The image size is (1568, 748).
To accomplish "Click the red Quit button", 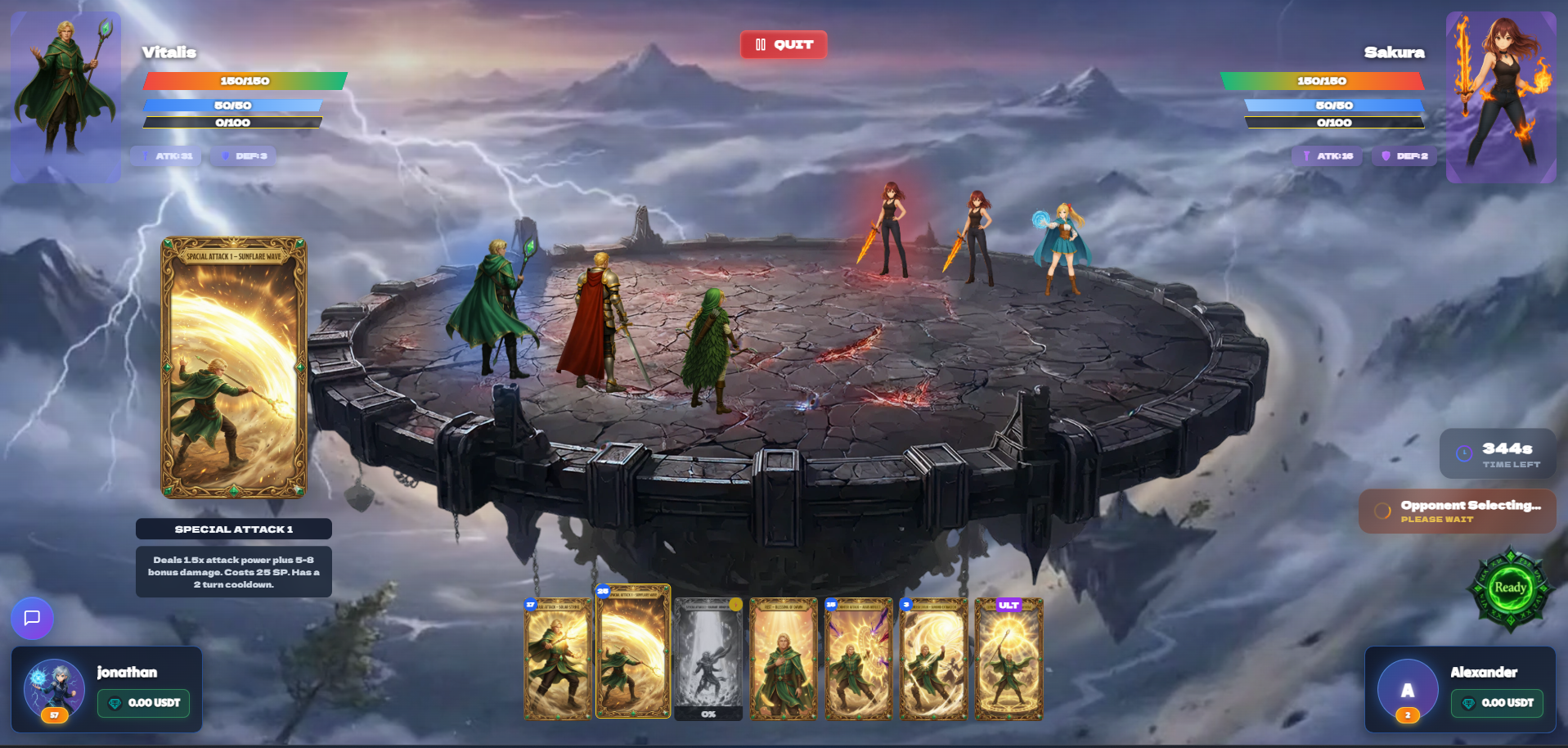I will tap(784, 45).
